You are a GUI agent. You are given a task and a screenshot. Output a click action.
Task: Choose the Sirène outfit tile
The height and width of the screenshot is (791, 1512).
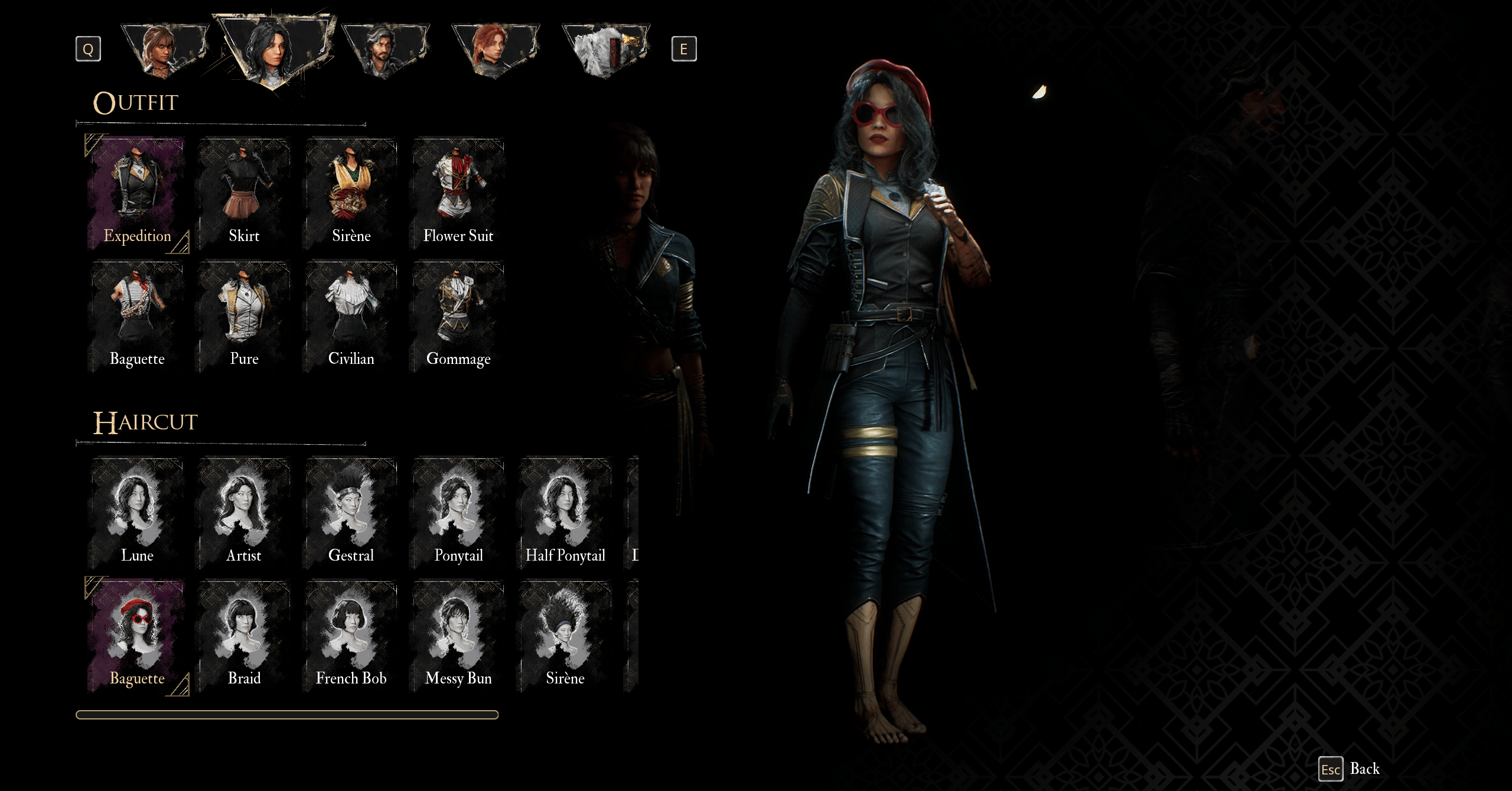click(351, 193)
